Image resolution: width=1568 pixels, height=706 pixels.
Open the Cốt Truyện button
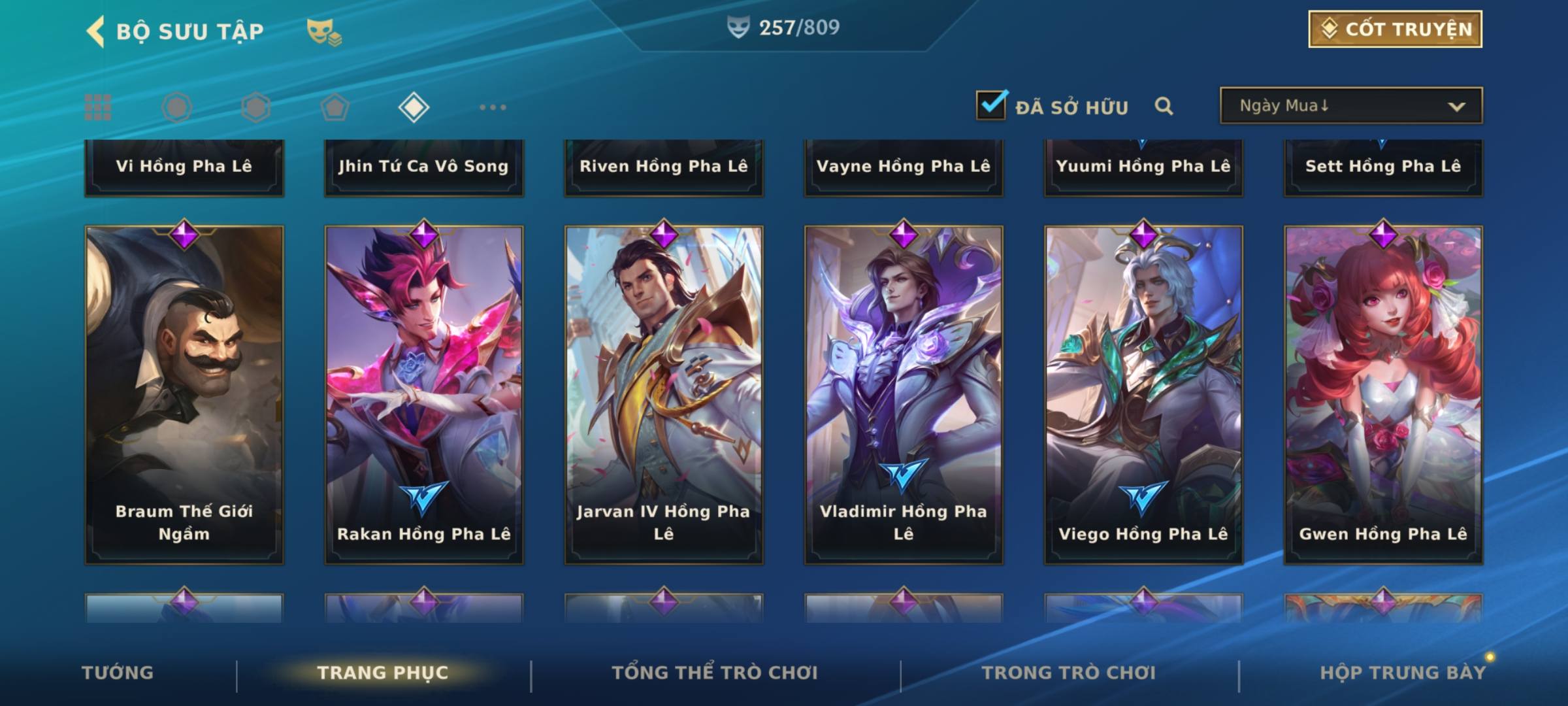pos(1394,29)
